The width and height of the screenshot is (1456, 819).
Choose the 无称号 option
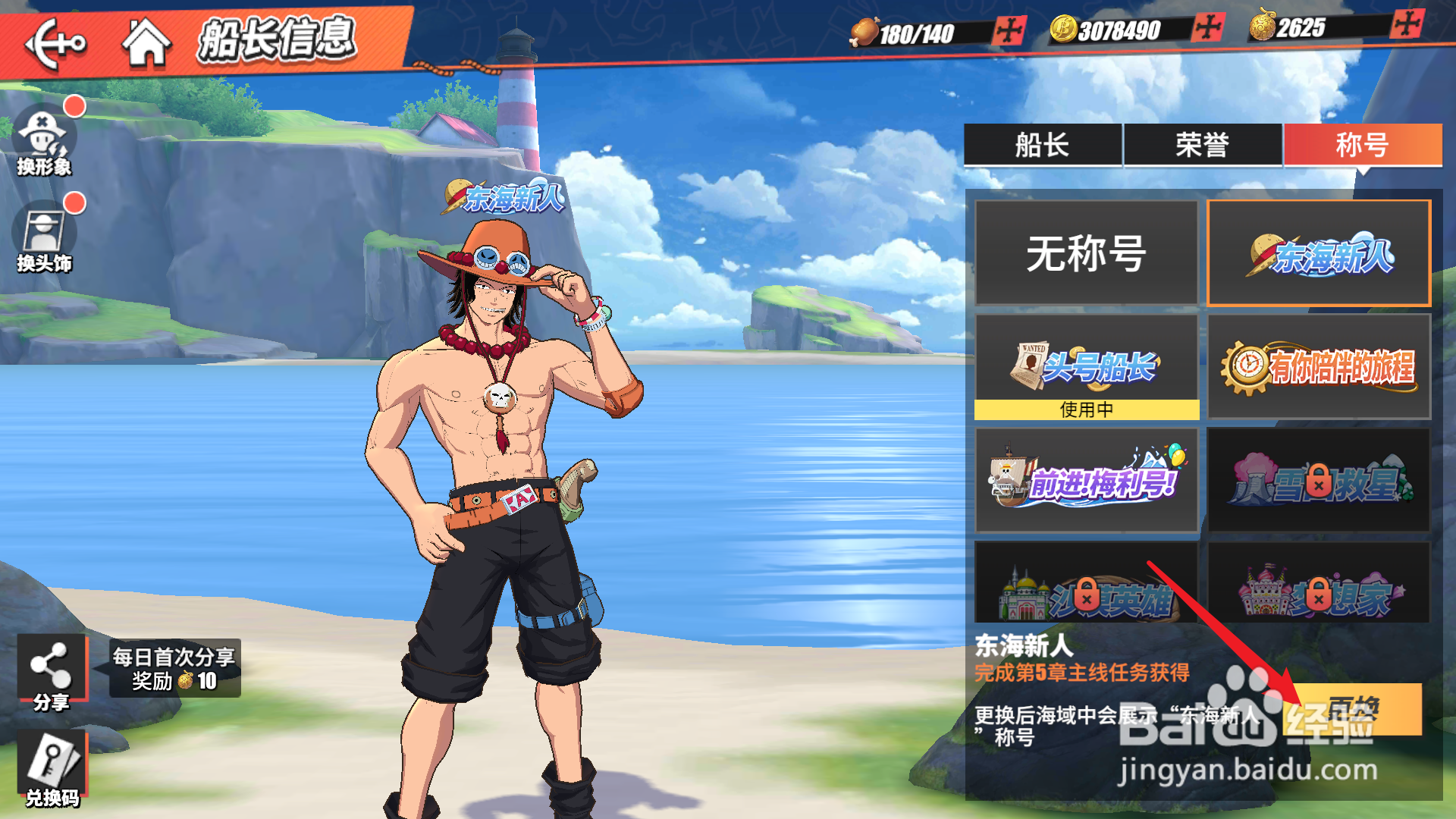(x=1086, y=253)
